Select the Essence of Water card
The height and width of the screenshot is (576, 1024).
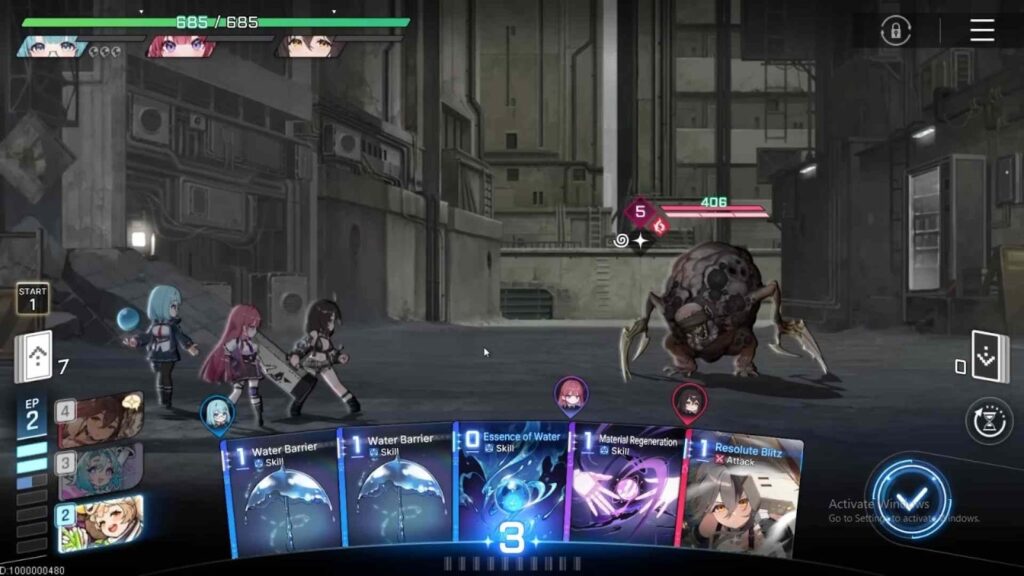click(512, 485)
